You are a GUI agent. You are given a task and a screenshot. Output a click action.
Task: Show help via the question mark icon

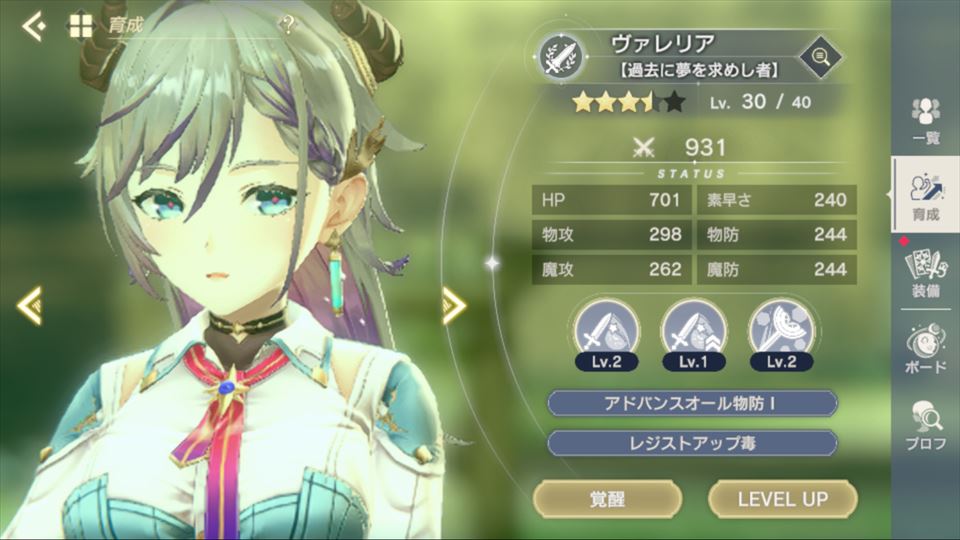pyautogui.click(x=288, y=26)
